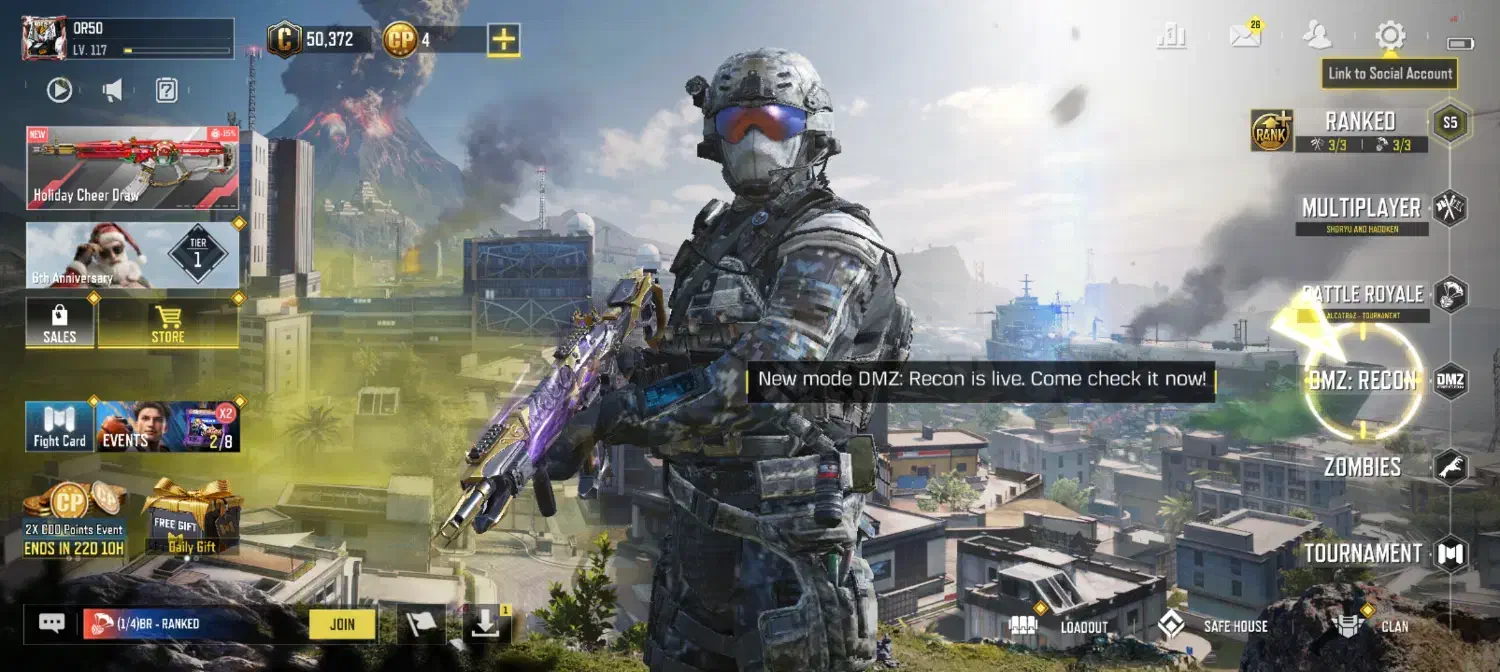The image size is (1500, 672).
Task: Open the Holiday Cheer Draw banner
Action: coord(132,168)
